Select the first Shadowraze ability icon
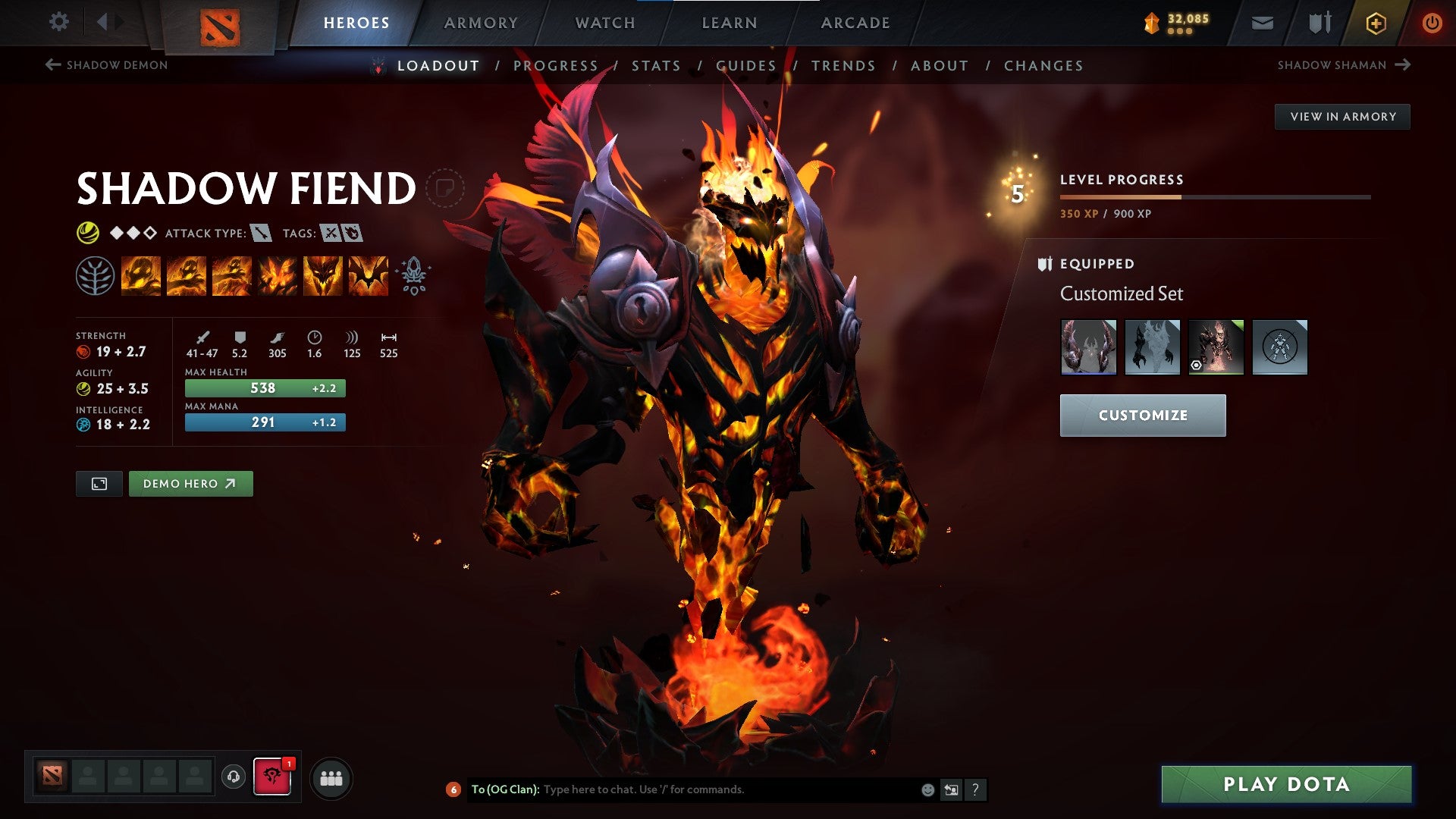 [141, 275]
